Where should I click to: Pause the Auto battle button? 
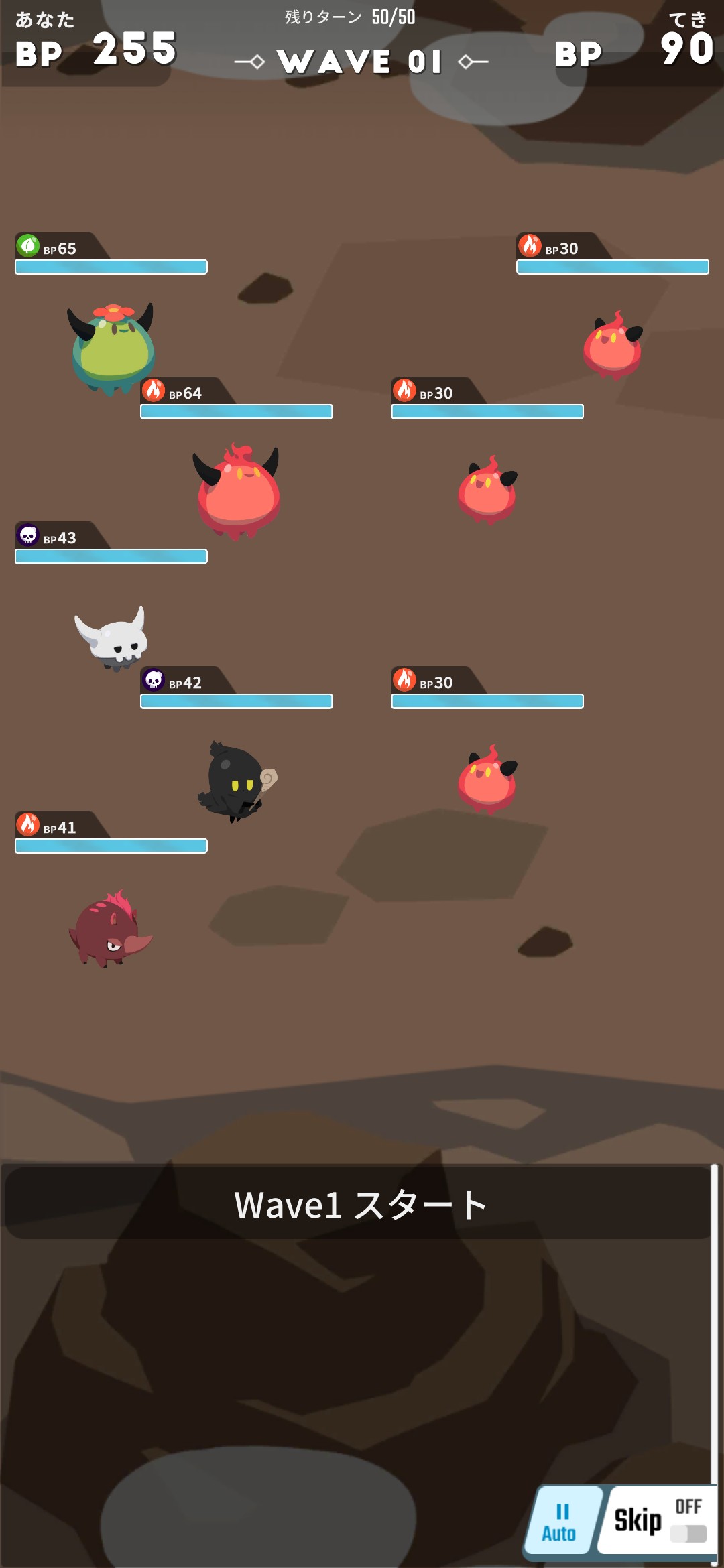tap(560, 1521)
